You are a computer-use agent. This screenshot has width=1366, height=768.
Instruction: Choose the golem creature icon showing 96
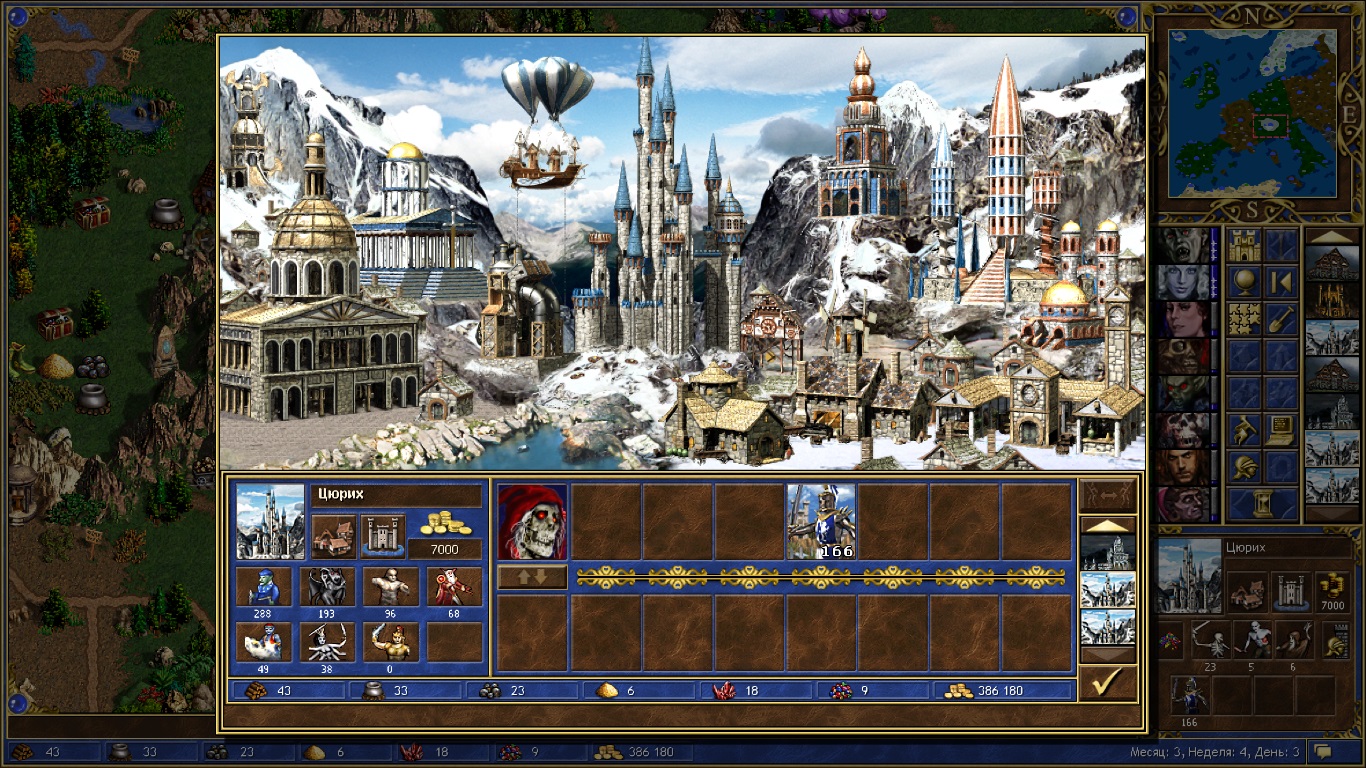390,587
